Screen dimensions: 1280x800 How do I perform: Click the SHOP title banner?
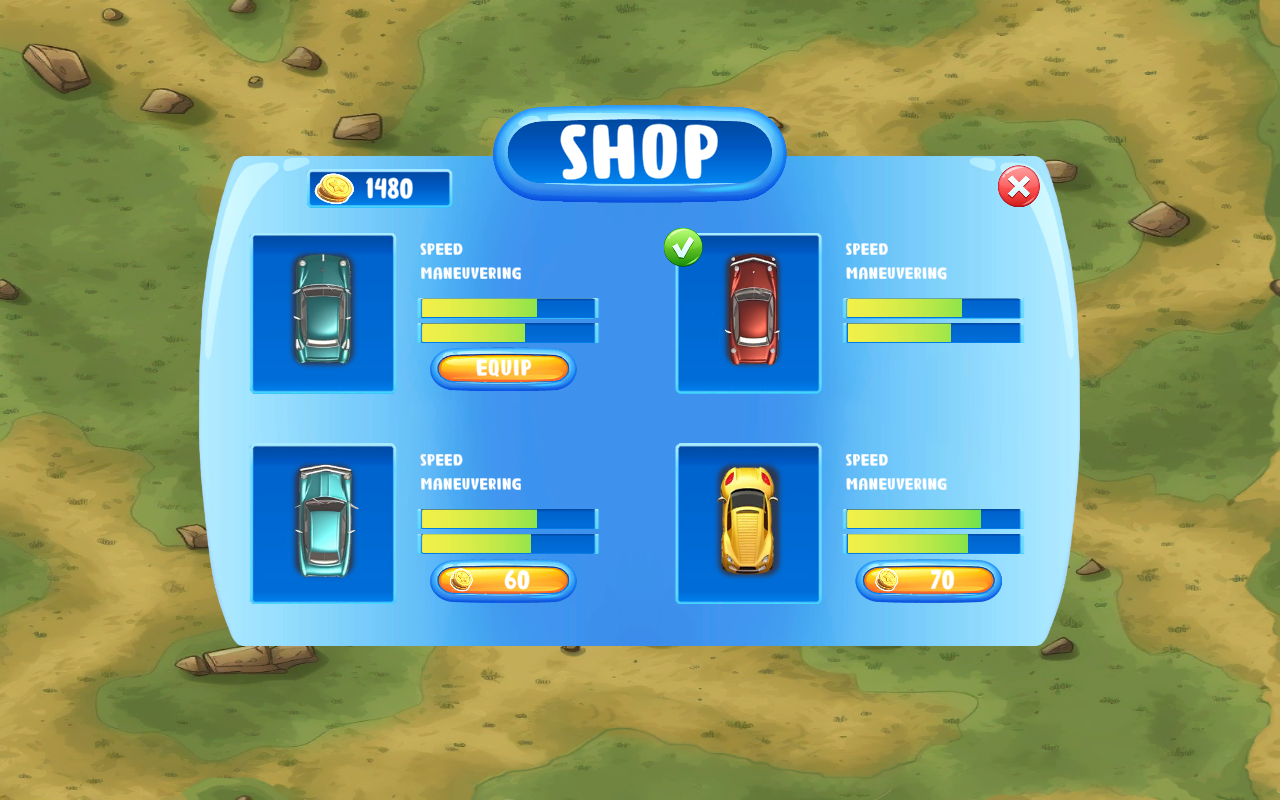(640, 152)
